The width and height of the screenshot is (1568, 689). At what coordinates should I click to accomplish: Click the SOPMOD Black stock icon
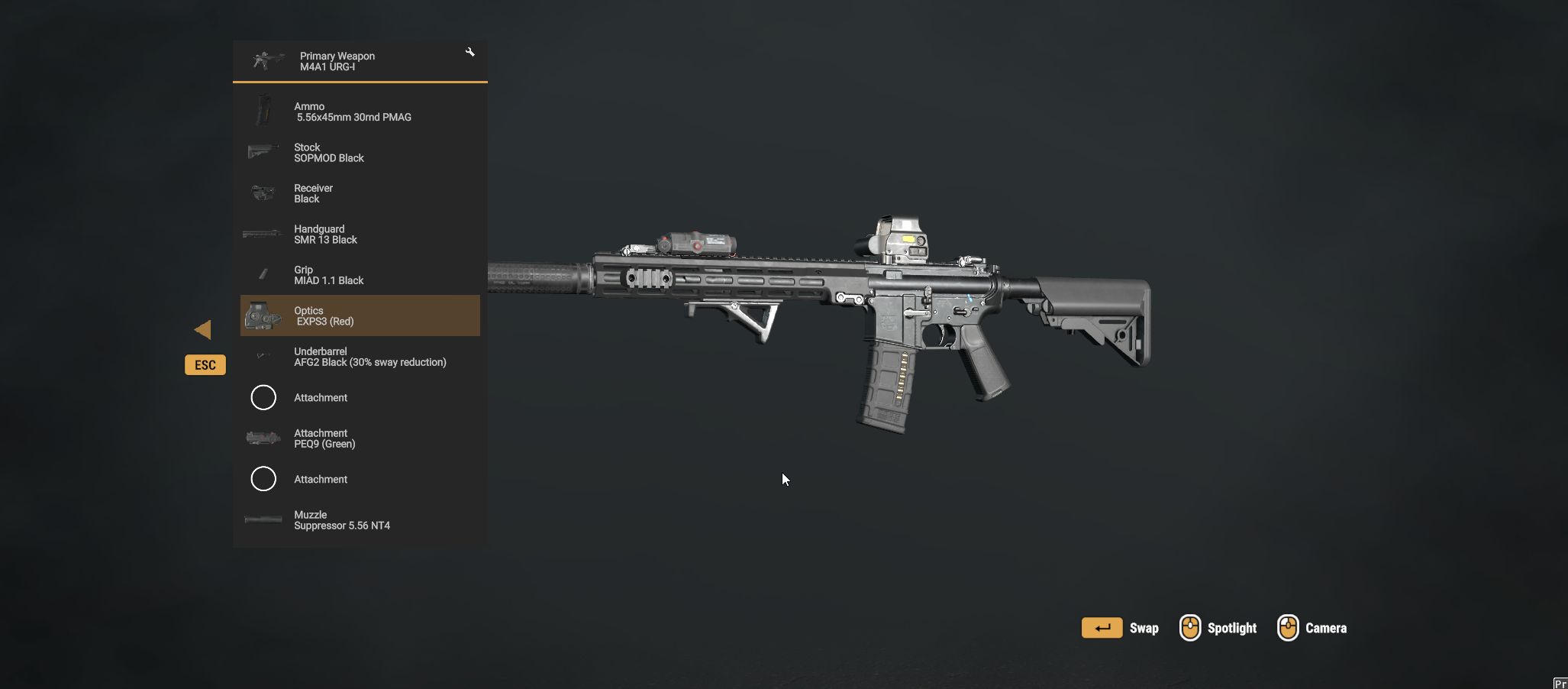[263, 152]
